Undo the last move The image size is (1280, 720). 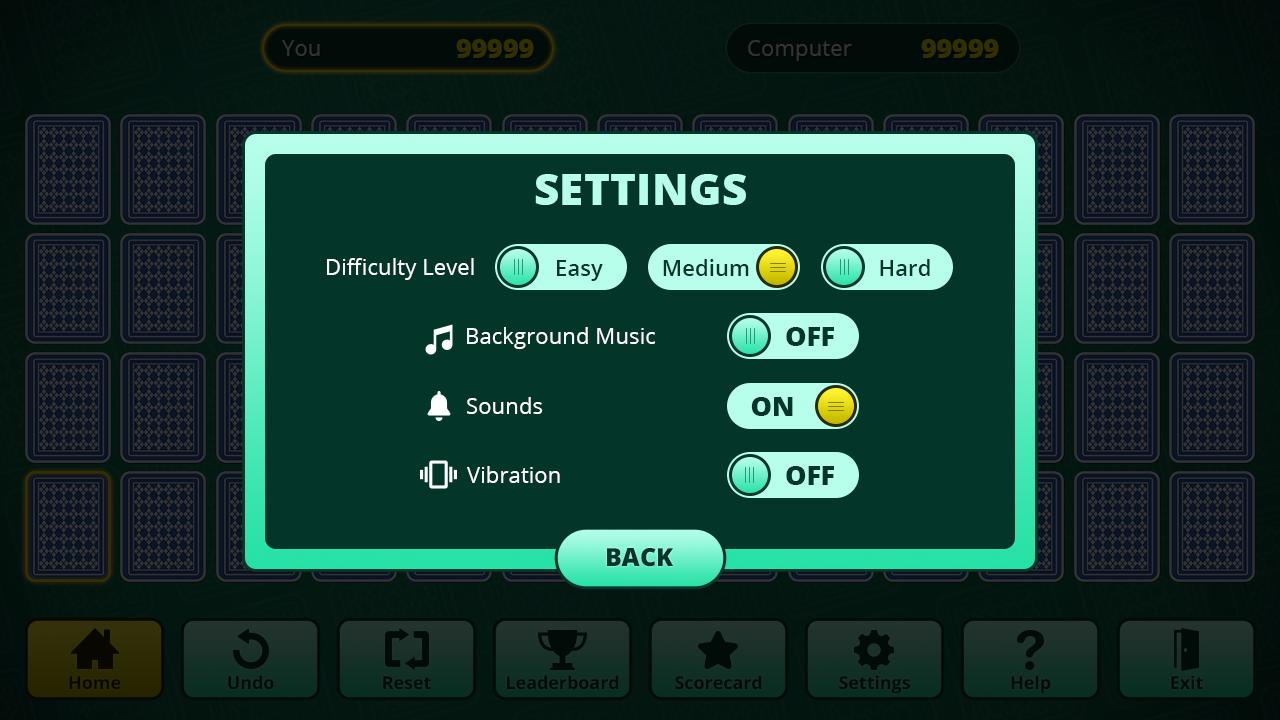pos(250,659)
